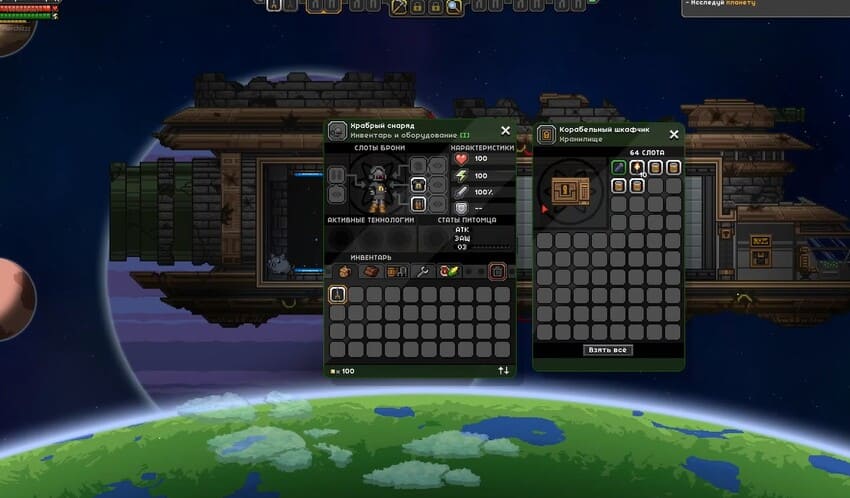850x498 pixels.
Task: Open the main bag inventory tab
Action: pyautogui.click(x=345, y=271)
